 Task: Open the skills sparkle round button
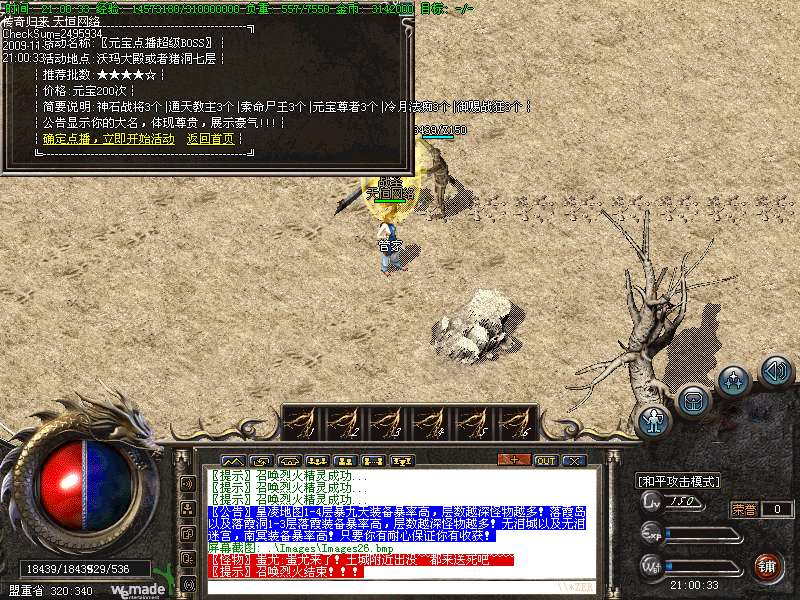(x=735, y=380)
